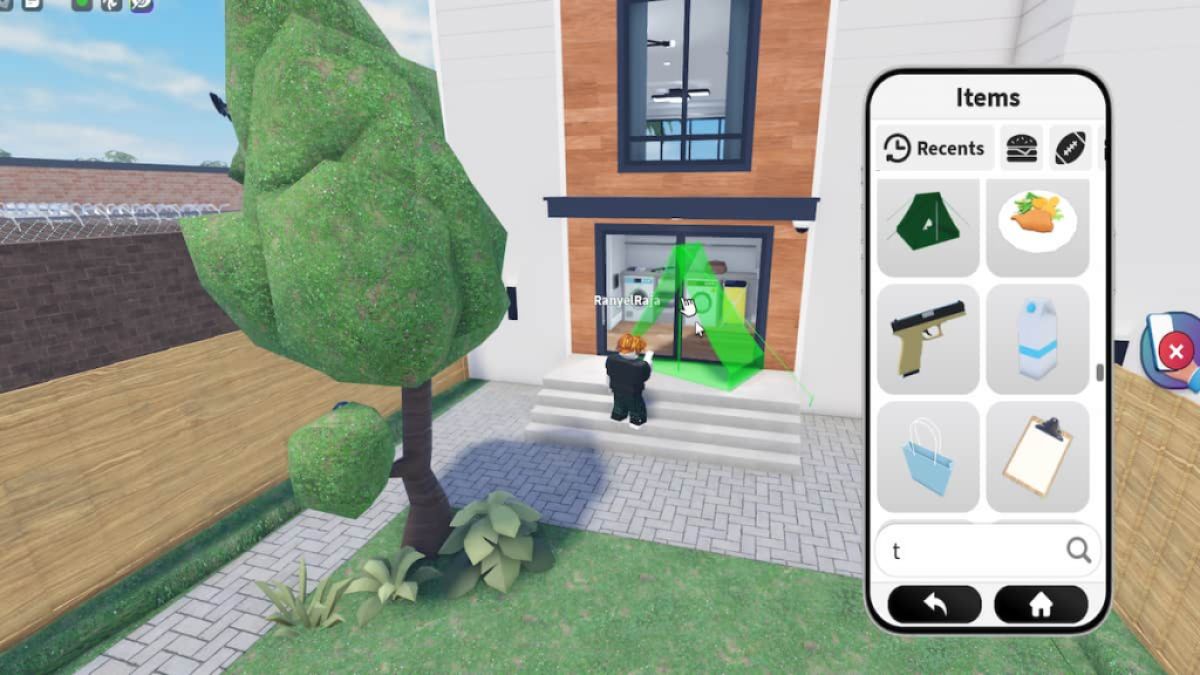This screenshot has height=675, width=1200.
Task: Pick the milk carton item
Action: [x=1037, y=339]
